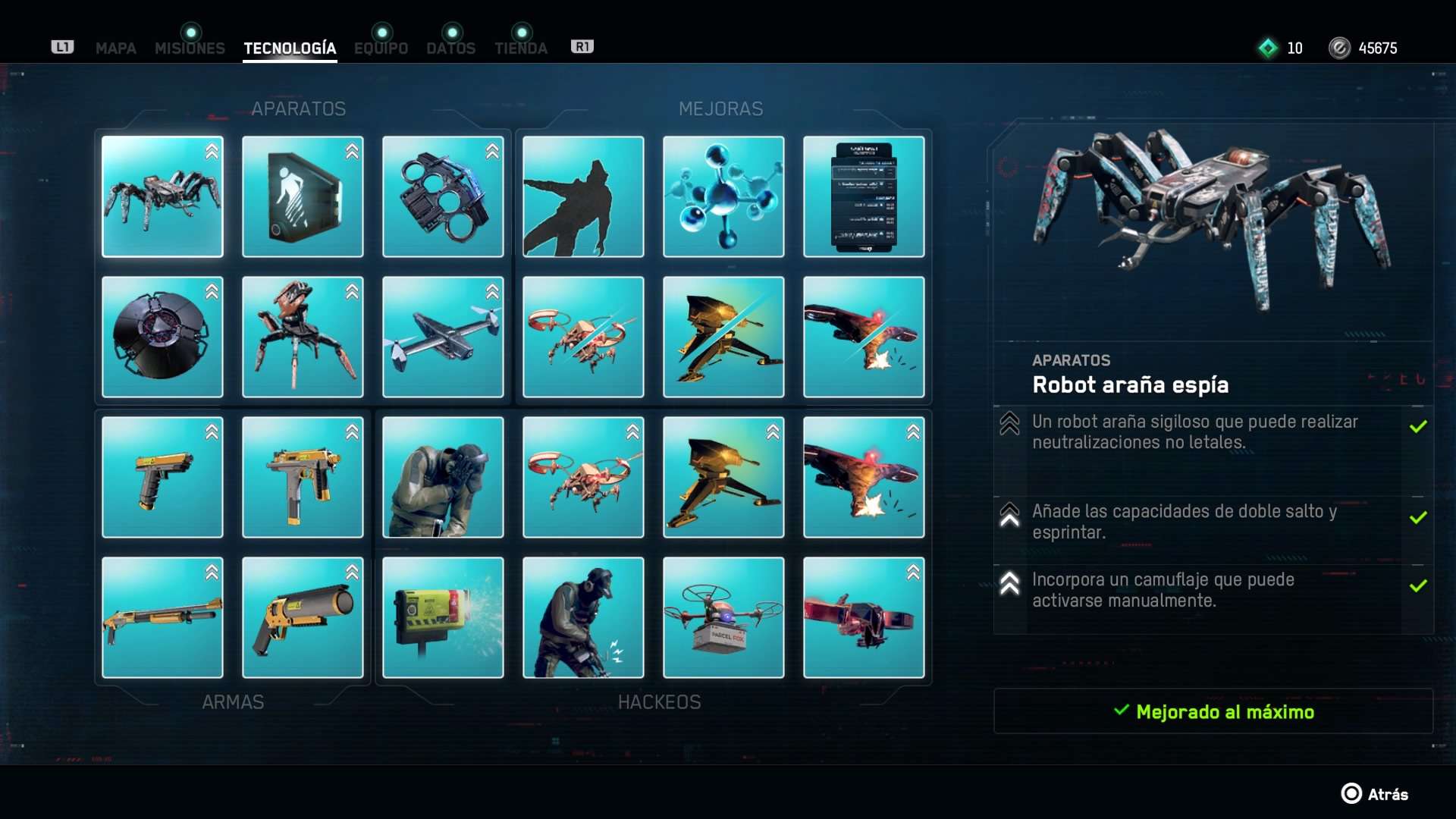Choose the Parcel Fox delivery drone hack

pyautogui.click(x=723, y=618)
